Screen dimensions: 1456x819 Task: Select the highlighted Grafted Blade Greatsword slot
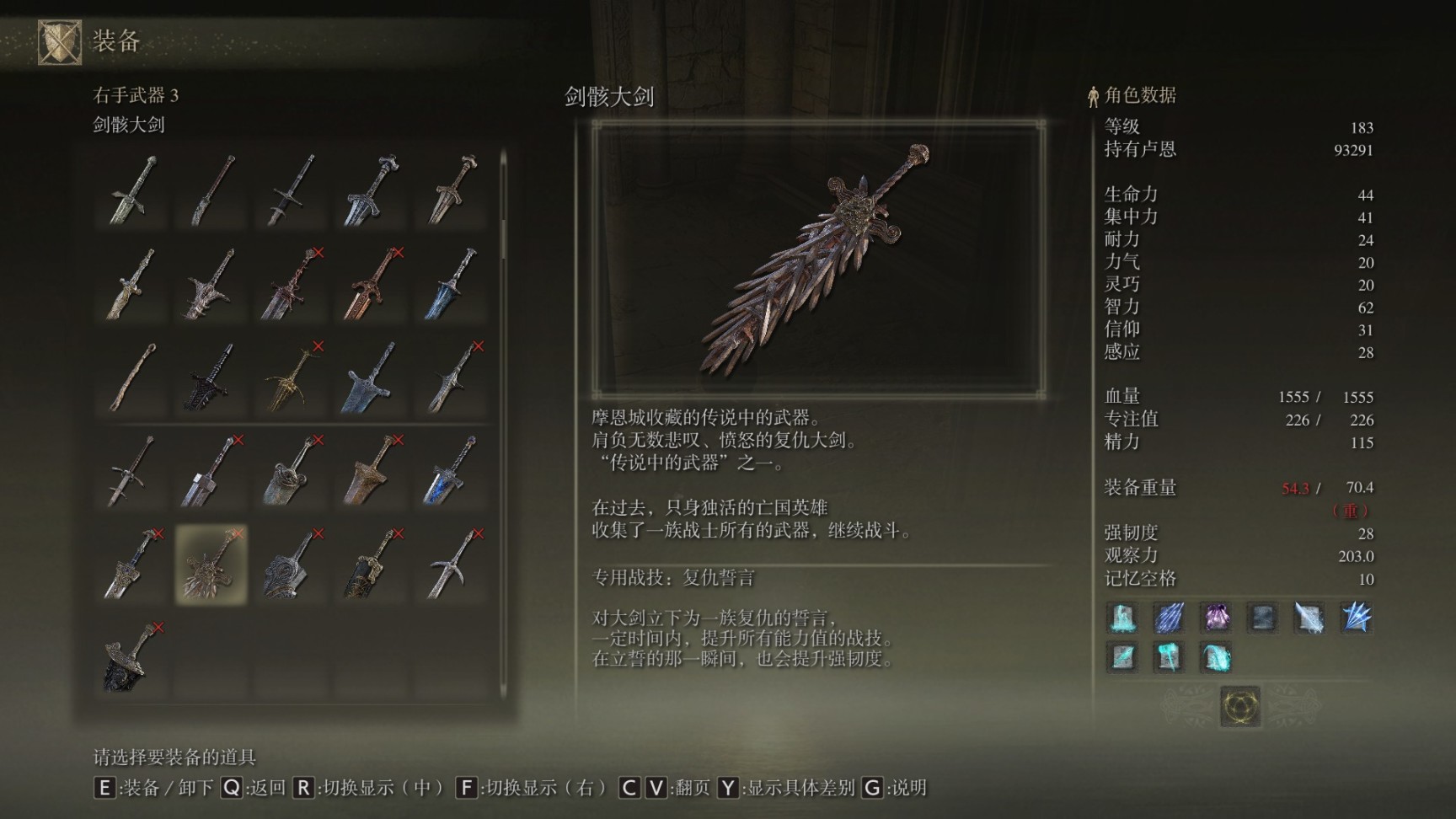pos(211,564)
